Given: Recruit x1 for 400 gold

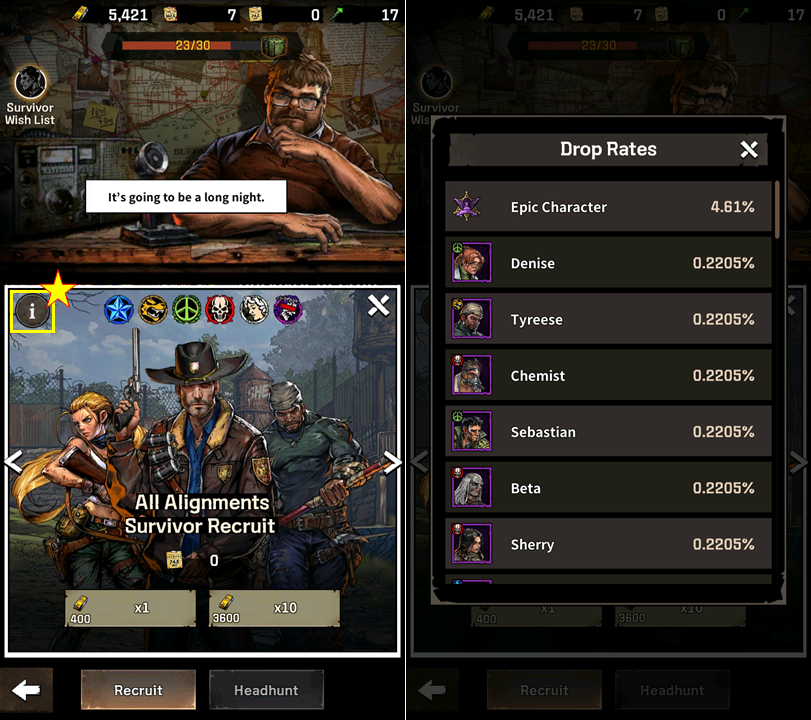Looking at the screenshot, I should click(130, 607).
